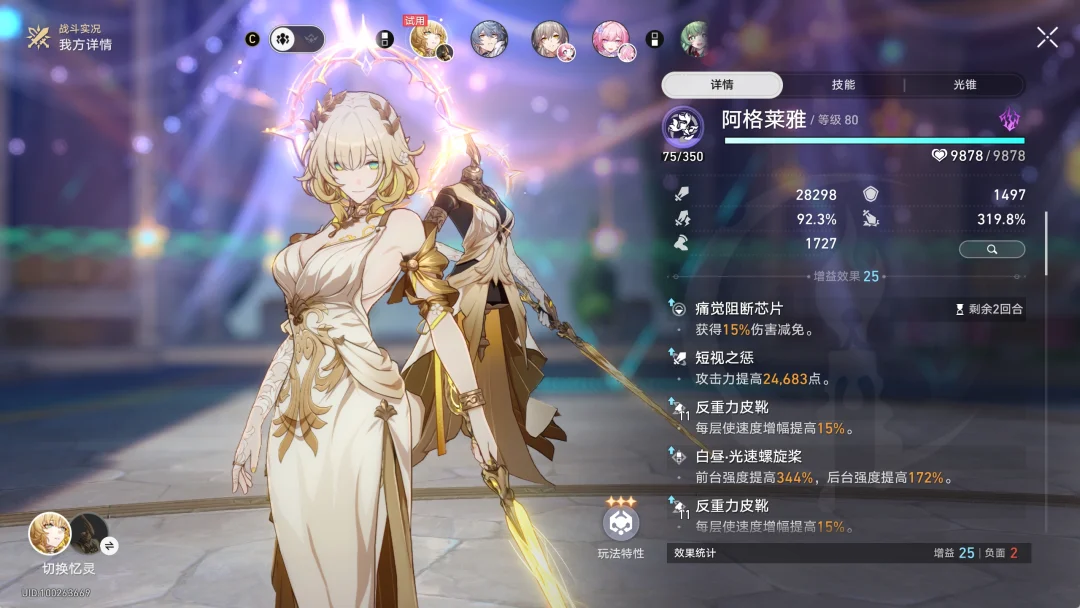Toggle the ally/enemy view switch
Screen dimensions: 1080x608
click(296, 39)
